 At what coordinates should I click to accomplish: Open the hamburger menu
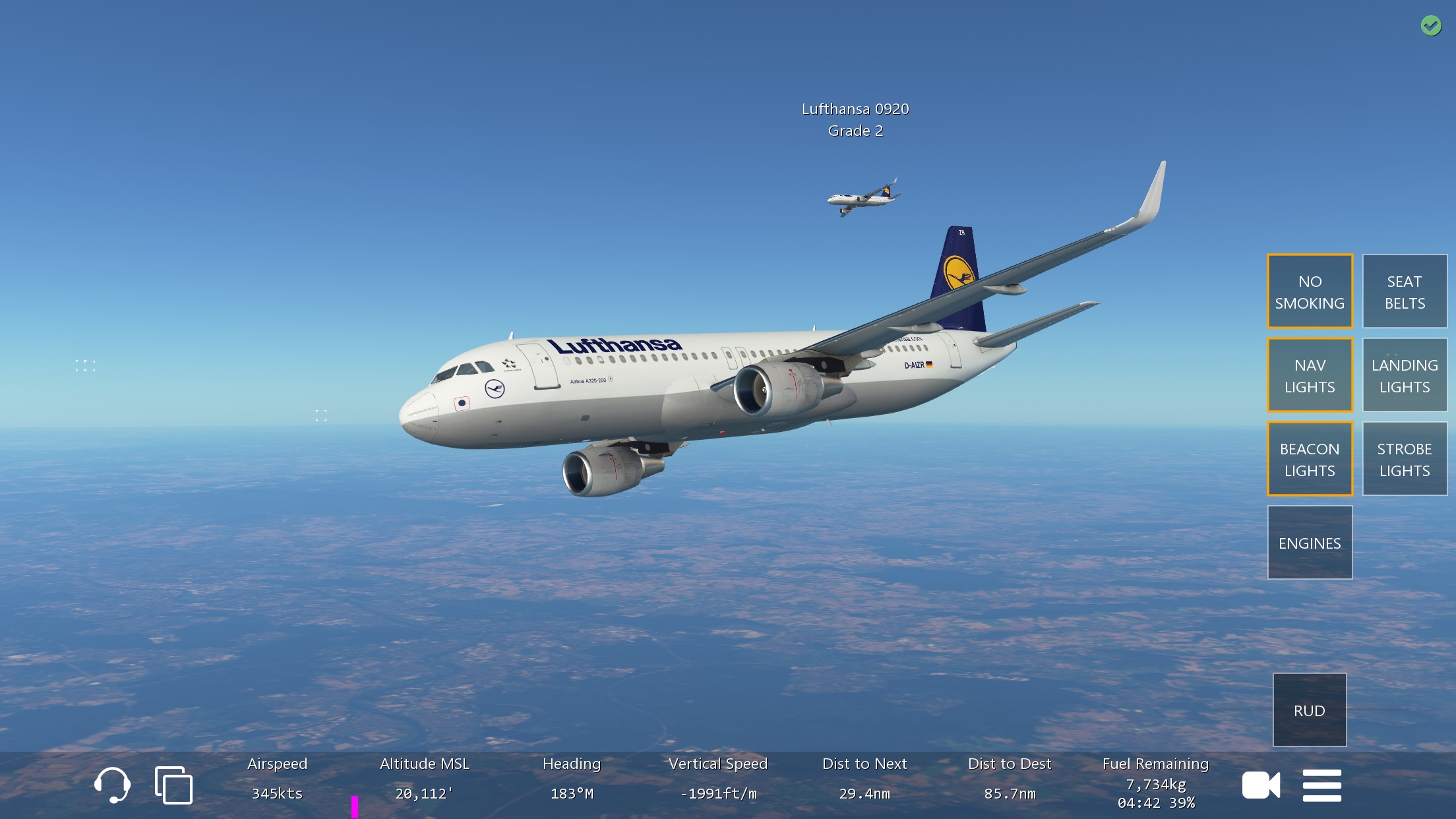pyautogui.click(x=1321, y=785)
